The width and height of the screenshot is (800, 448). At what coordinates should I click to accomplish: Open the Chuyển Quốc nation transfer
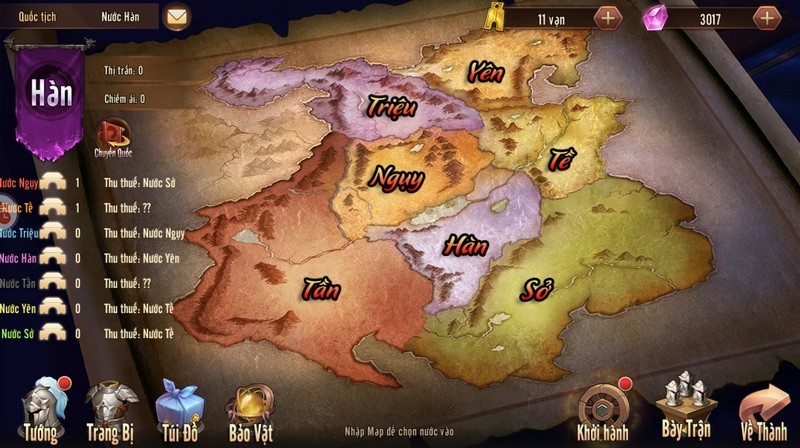click(x=112, y=137)
